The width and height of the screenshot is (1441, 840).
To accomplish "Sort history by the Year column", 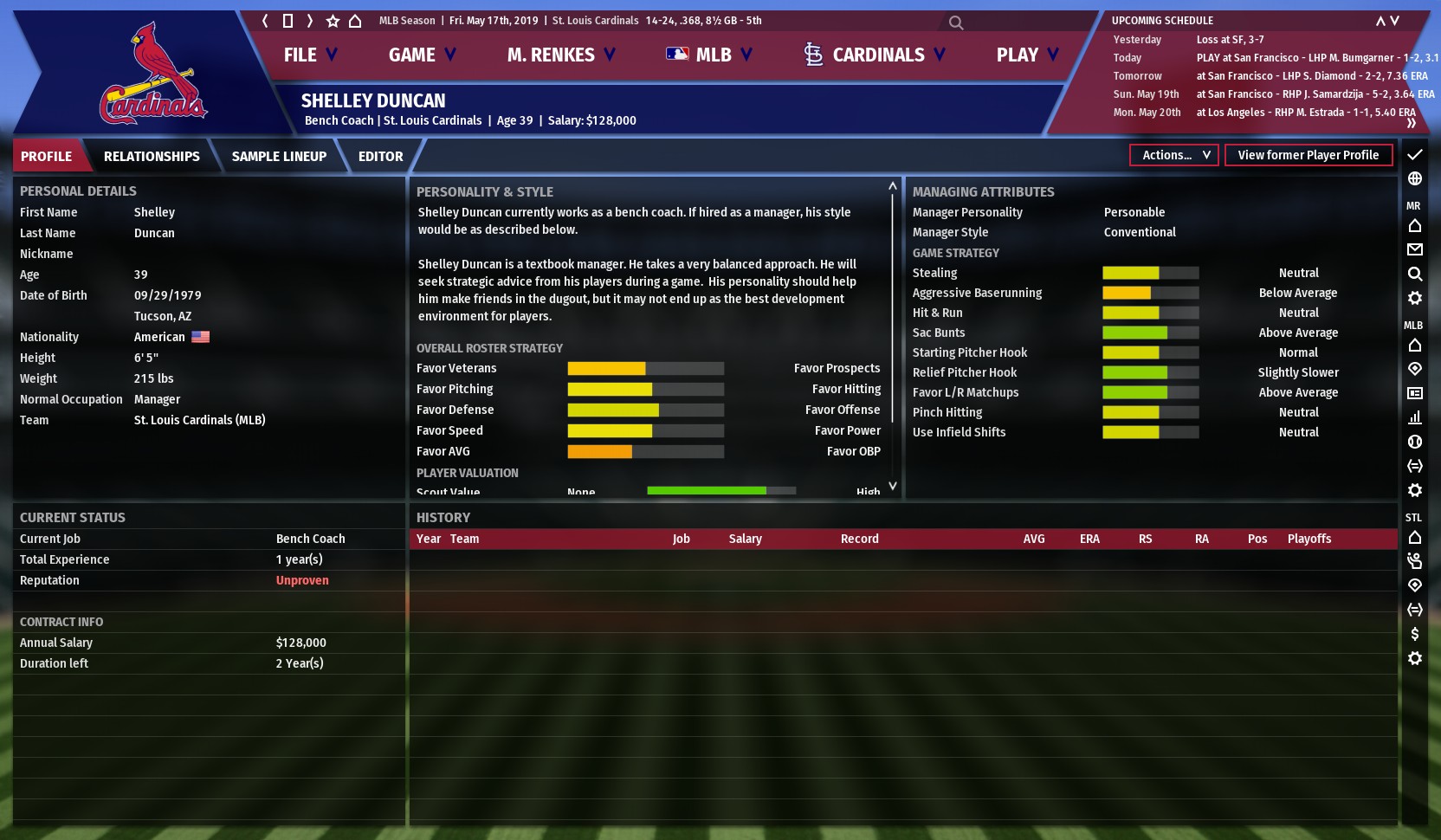I will click(429, 539).
